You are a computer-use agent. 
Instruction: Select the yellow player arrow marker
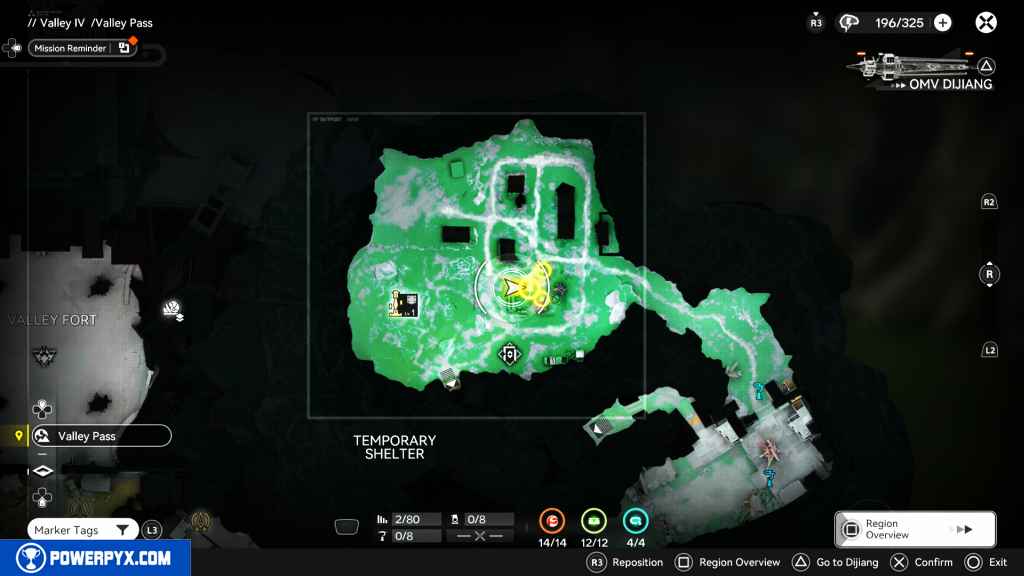click(x=512, y=289)
